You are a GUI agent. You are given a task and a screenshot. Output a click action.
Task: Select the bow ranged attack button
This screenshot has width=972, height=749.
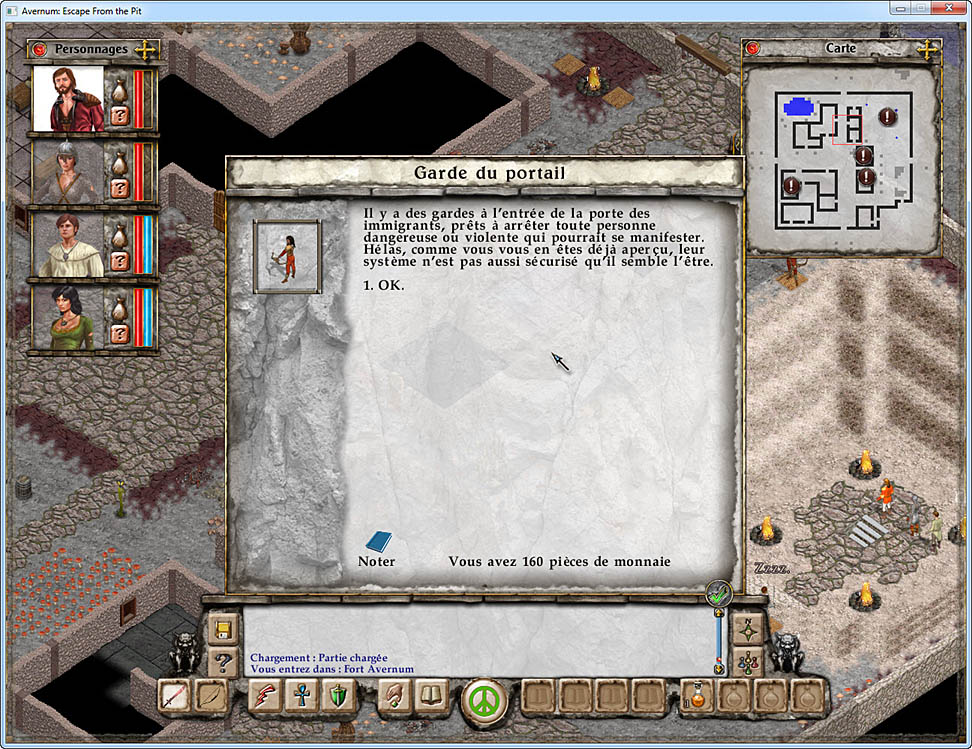[211, 696]
